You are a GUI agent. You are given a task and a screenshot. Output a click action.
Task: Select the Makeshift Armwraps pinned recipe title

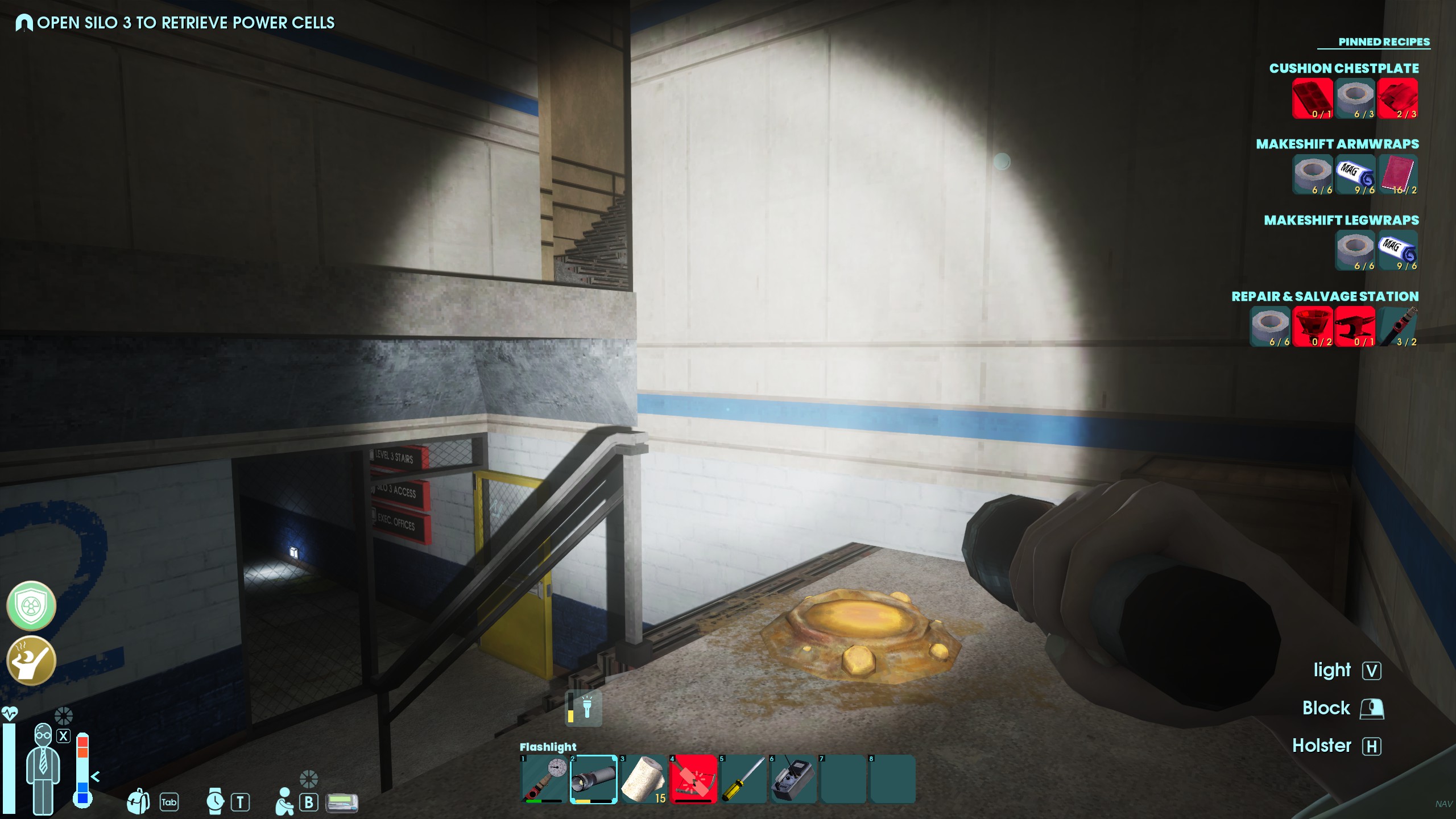[x=1337, y=144]
